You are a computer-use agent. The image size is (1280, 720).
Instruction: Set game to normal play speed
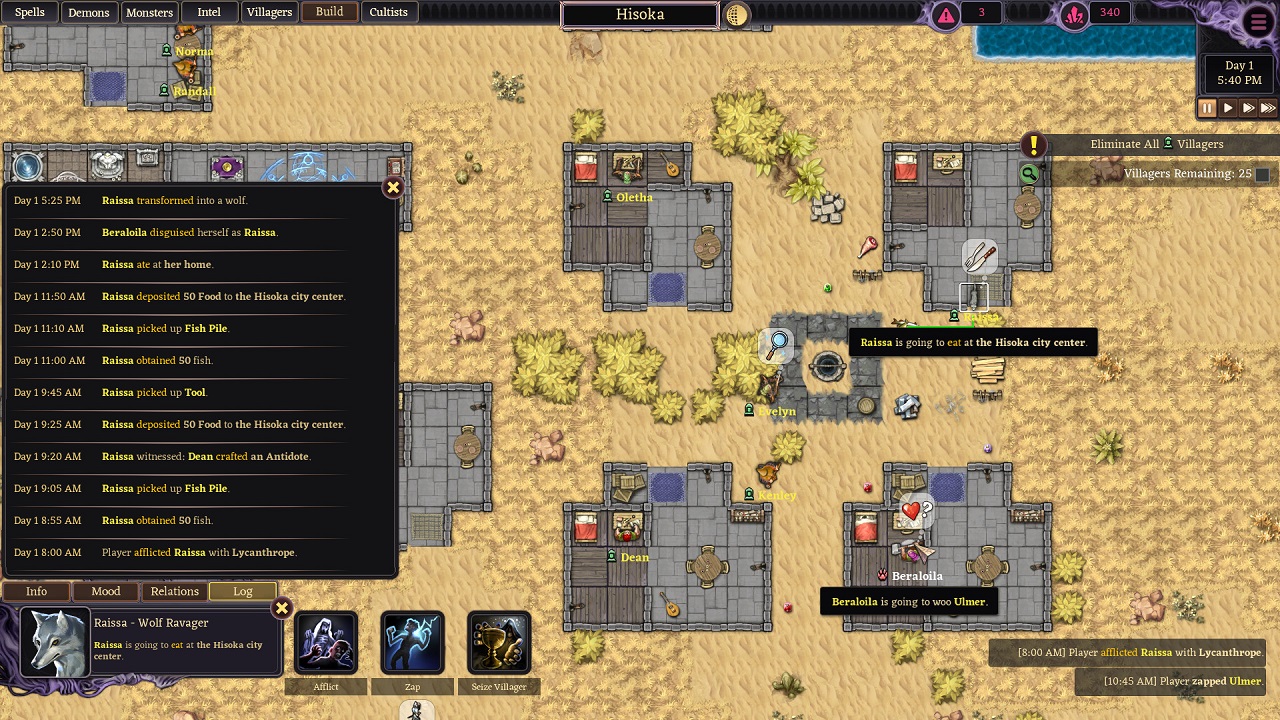click(1228, 108)
